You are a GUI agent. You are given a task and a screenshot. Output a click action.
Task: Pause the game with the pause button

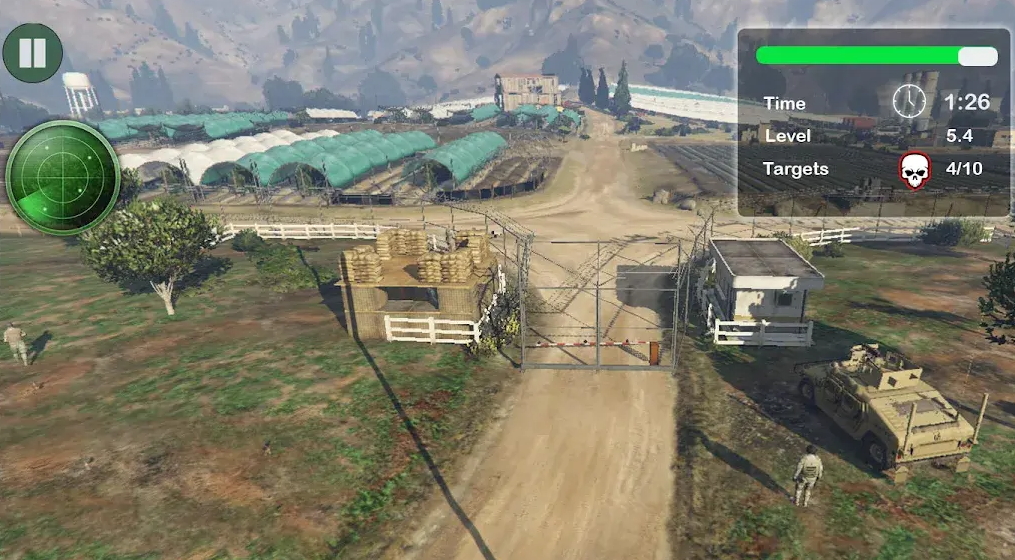click(x=32, y=53)
